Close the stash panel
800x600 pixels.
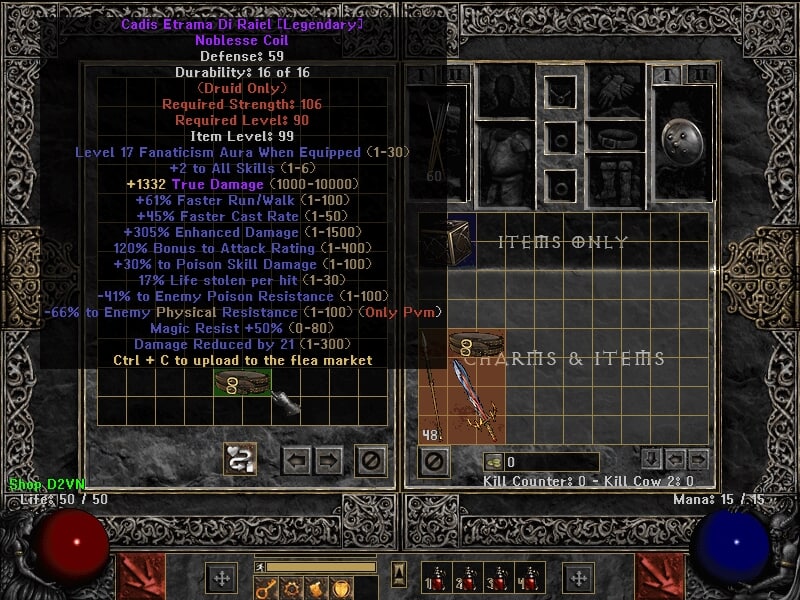[x=372, y=460]
